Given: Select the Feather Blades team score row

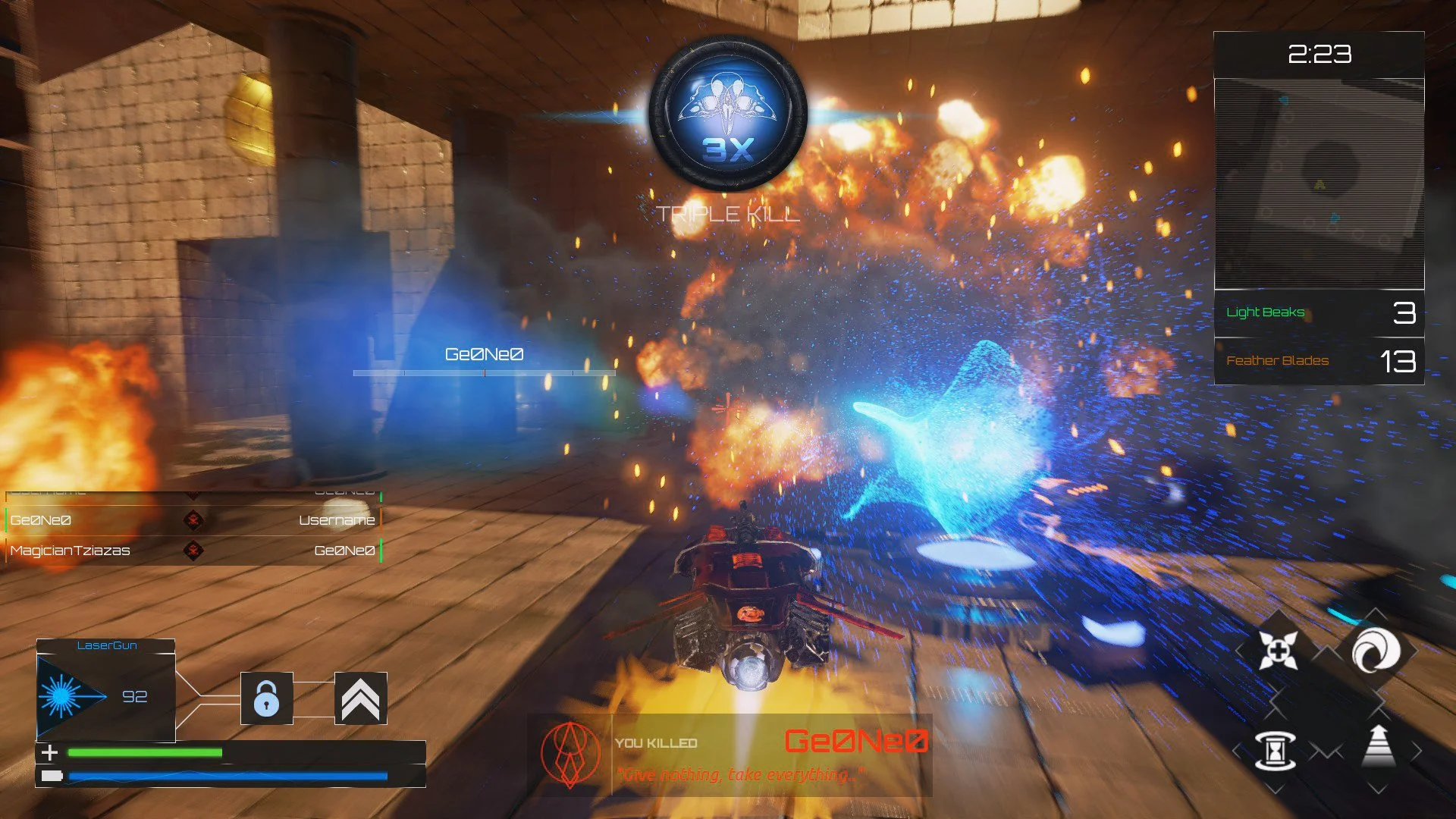Looking at the screenshot, I should coord(1319,361).
